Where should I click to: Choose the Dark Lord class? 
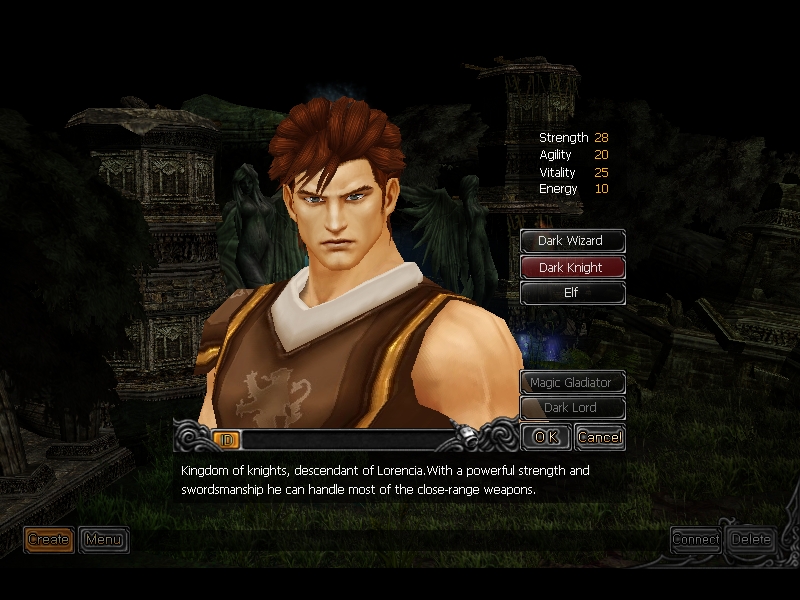pyautogui.click(x=572, y=408)
